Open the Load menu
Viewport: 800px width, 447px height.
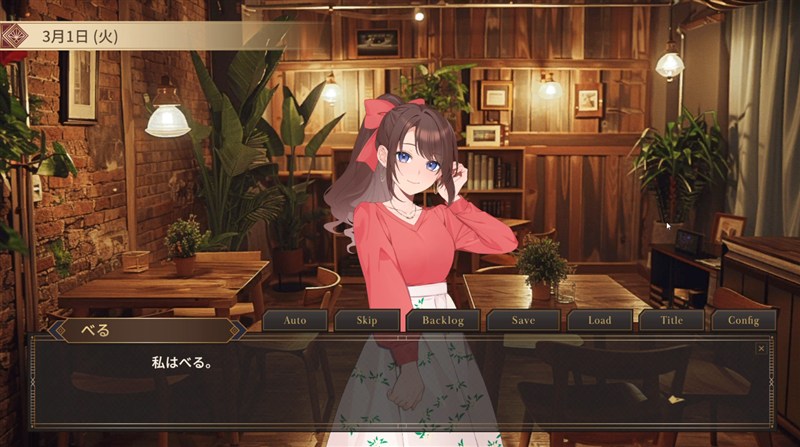pyautogui.click(x=599, y=321)
